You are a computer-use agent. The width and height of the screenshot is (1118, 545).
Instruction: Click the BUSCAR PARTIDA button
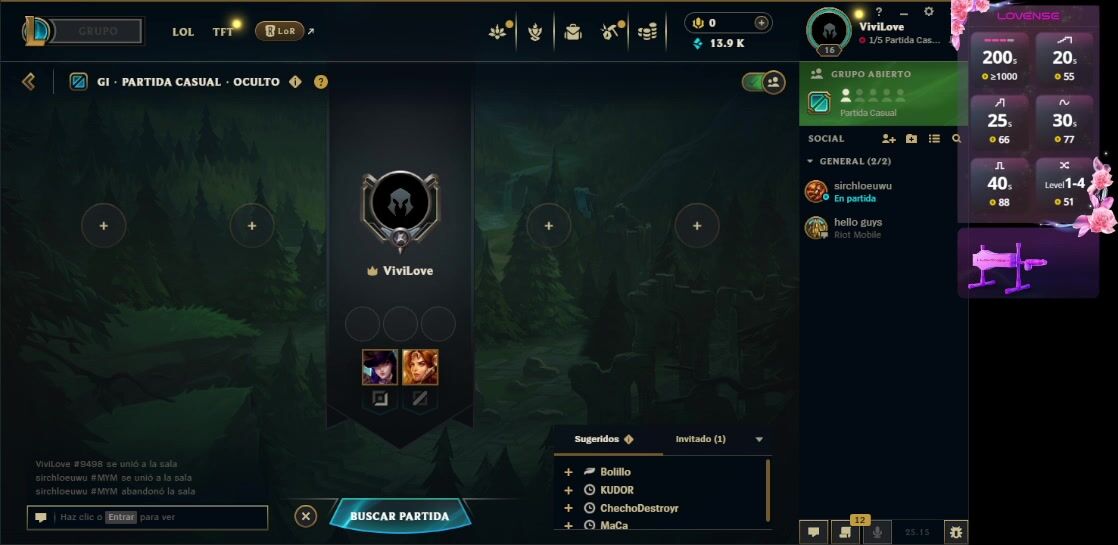[x=399, y=516]
